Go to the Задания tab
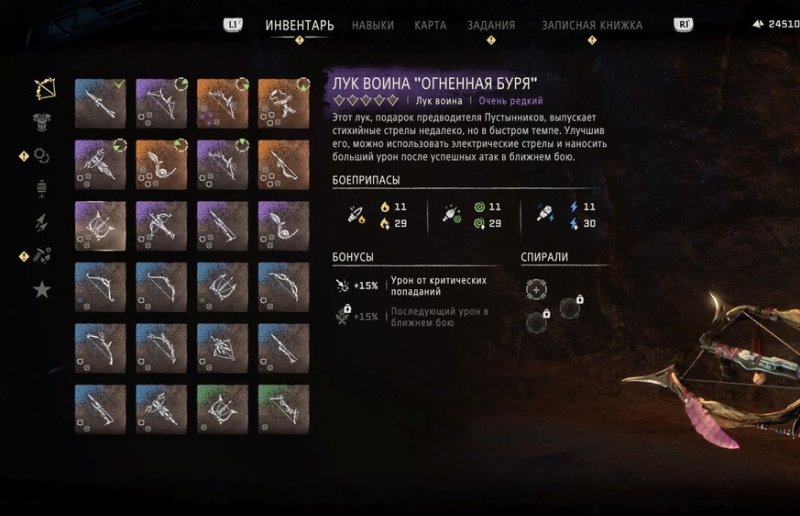Viewport: 800px width, 516px height. (x=491, y=25)
